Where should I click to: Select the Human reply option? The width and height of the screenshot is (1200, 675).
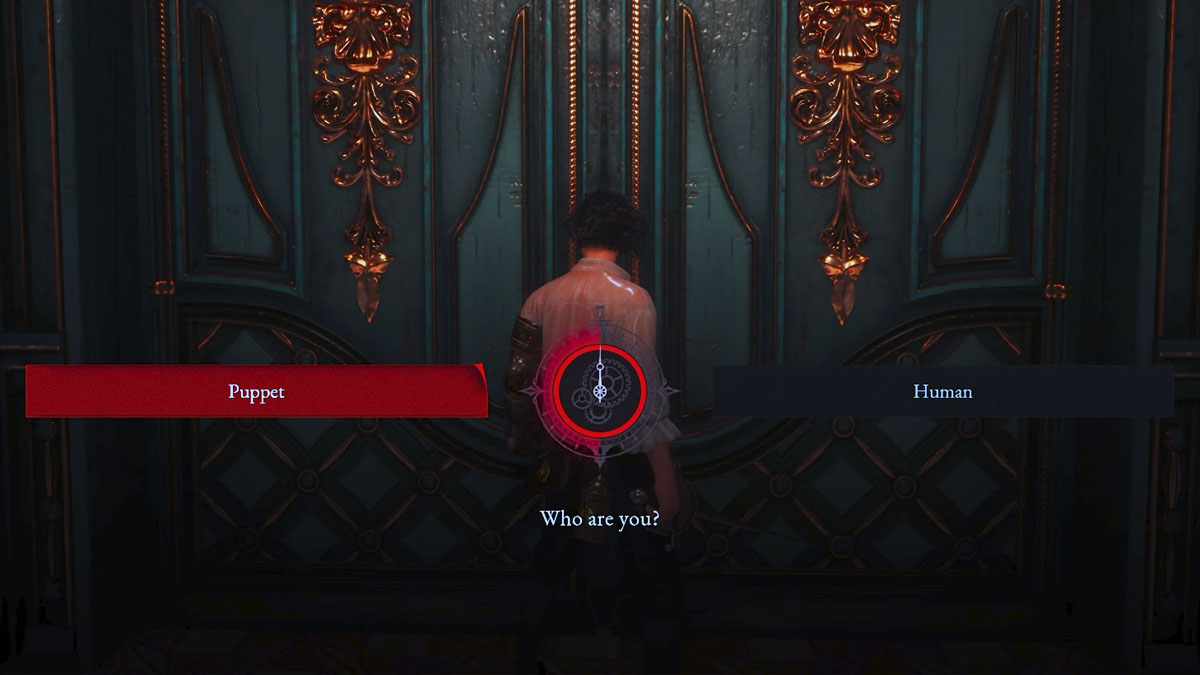point(942,391)
